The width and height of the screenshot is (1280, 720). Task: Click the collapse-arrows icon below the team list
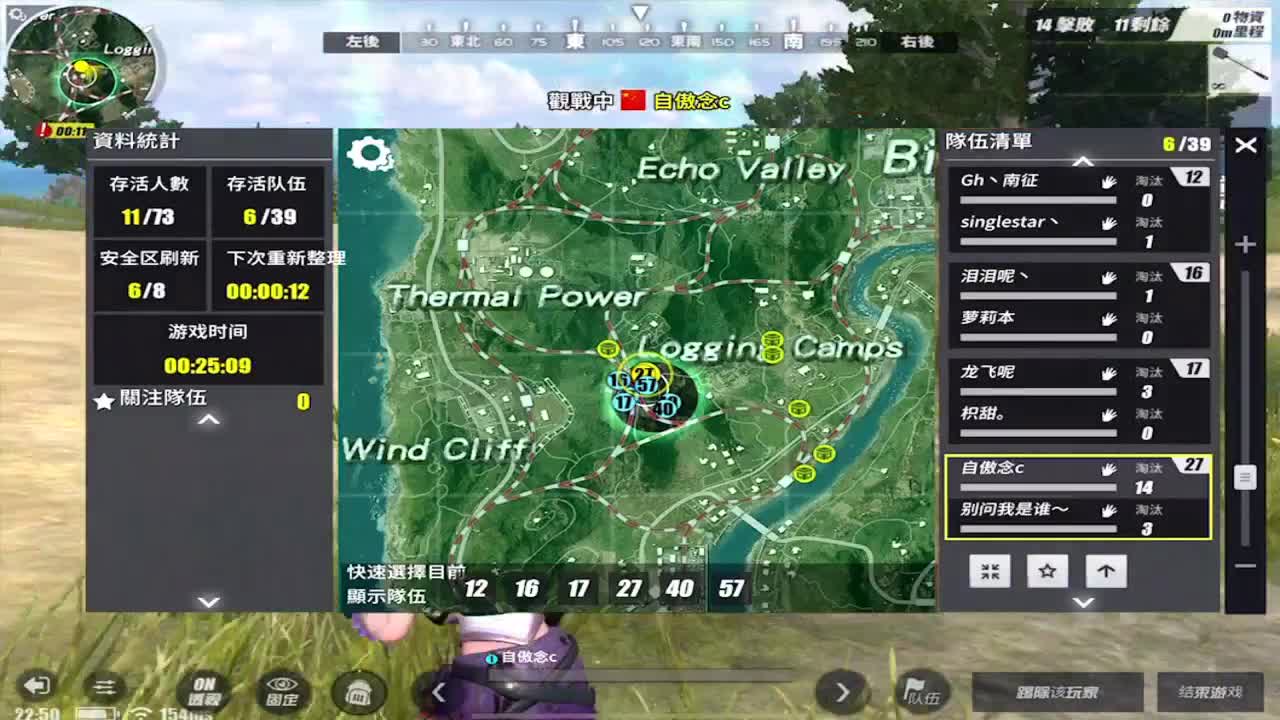(990, 571)
